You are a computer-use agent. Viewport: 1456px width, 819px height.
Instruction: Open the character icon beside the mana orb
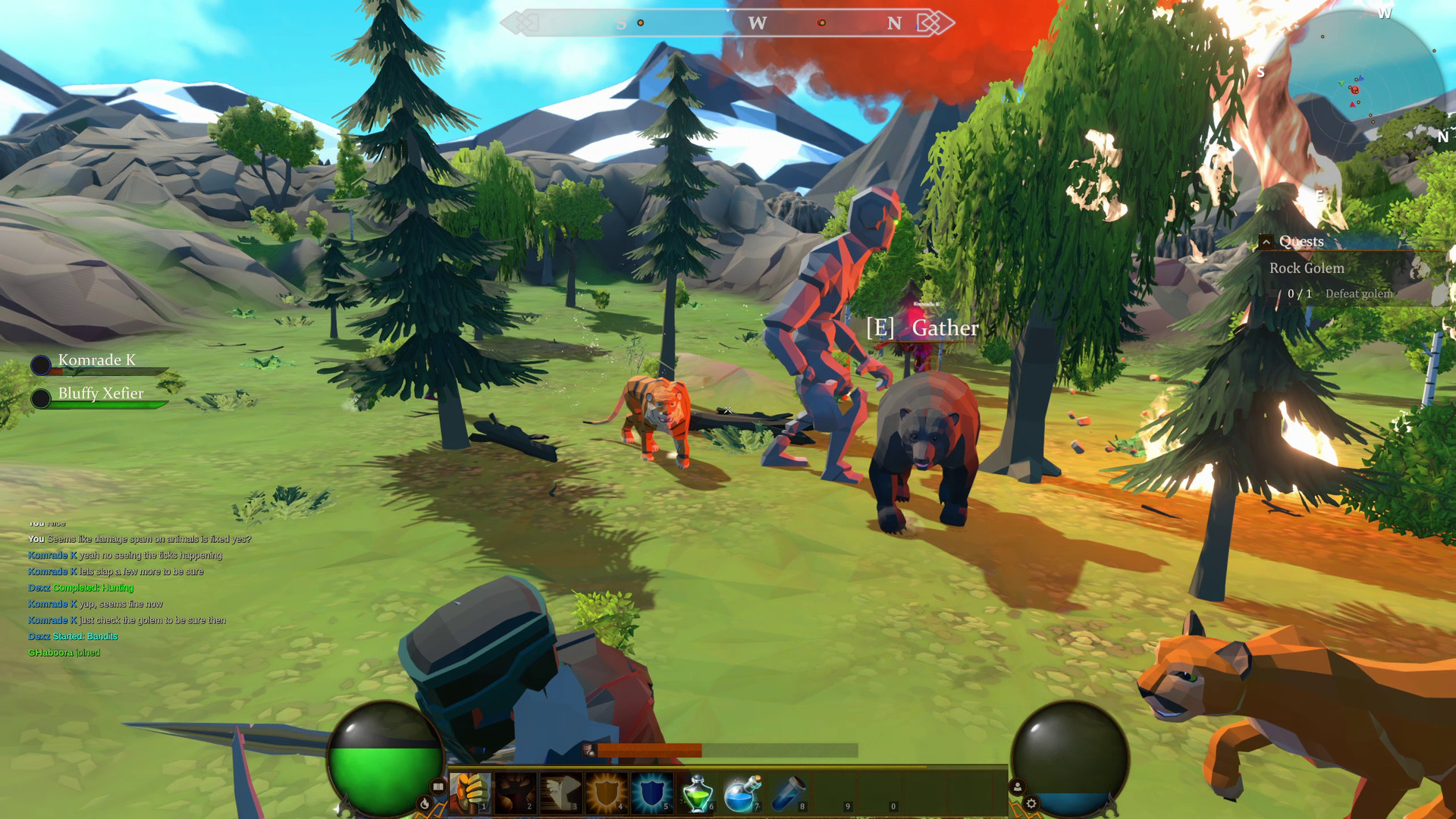[1018, 786]
